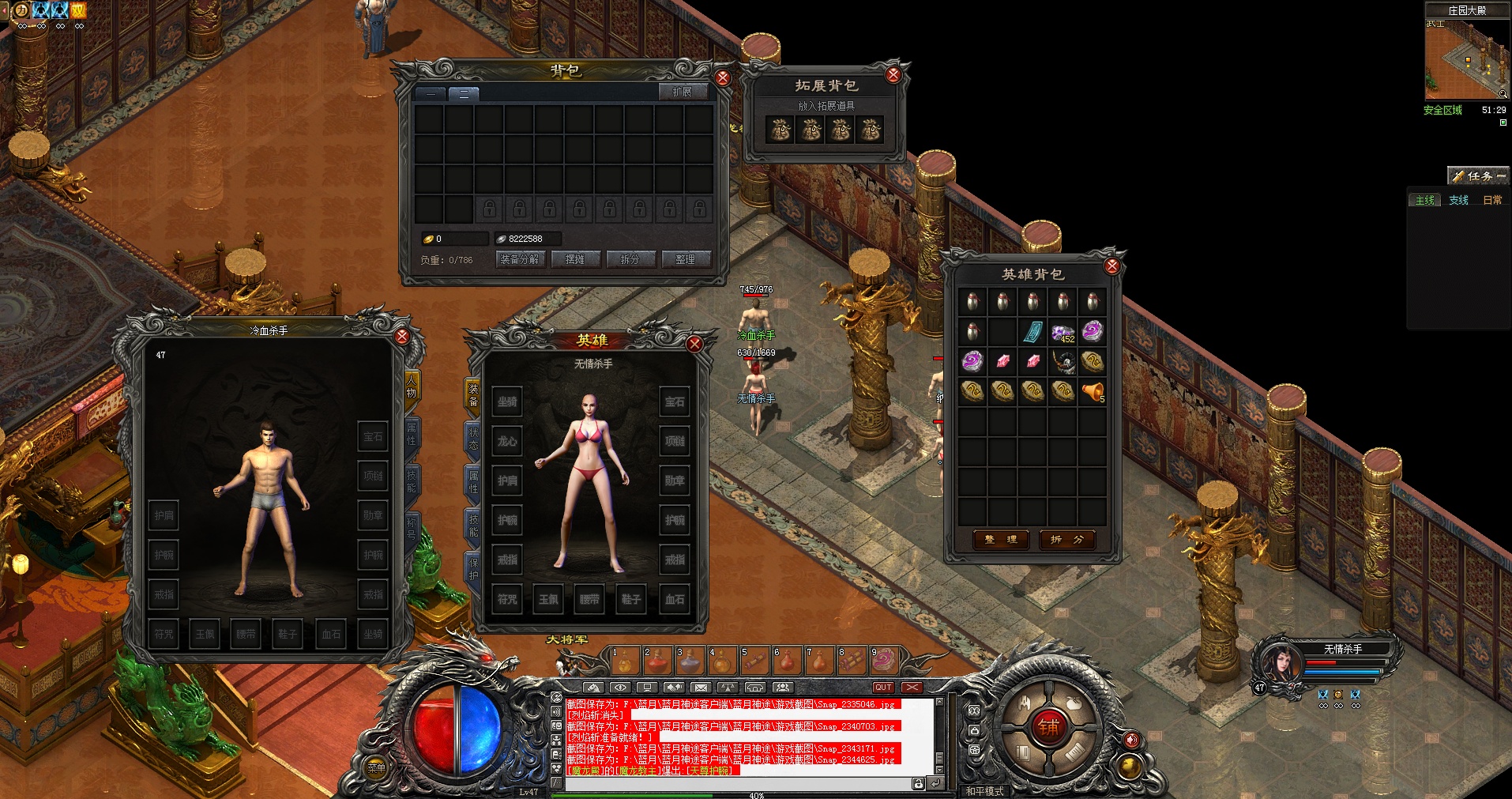Click the 扩展 expand button in backpack
This screenshot has height=799, width=1512.
682,92
